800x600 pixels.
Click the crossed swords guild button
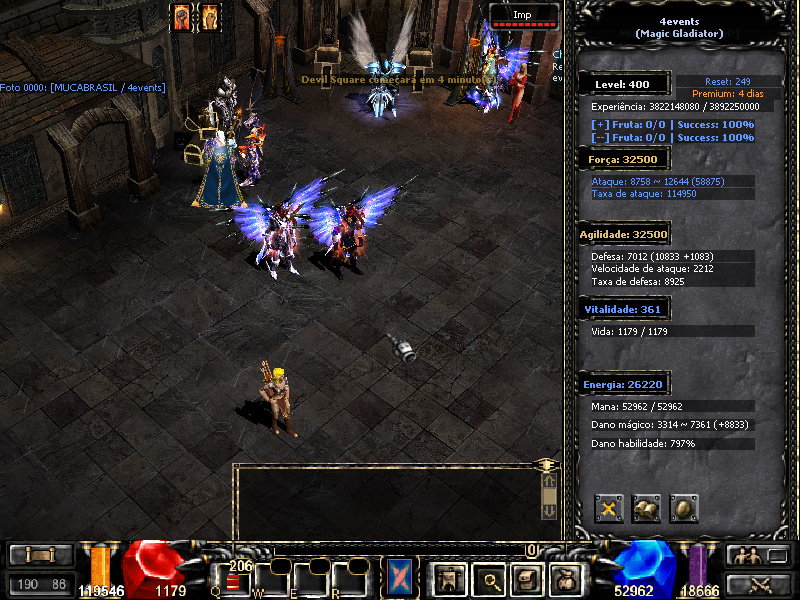[759, 584]
